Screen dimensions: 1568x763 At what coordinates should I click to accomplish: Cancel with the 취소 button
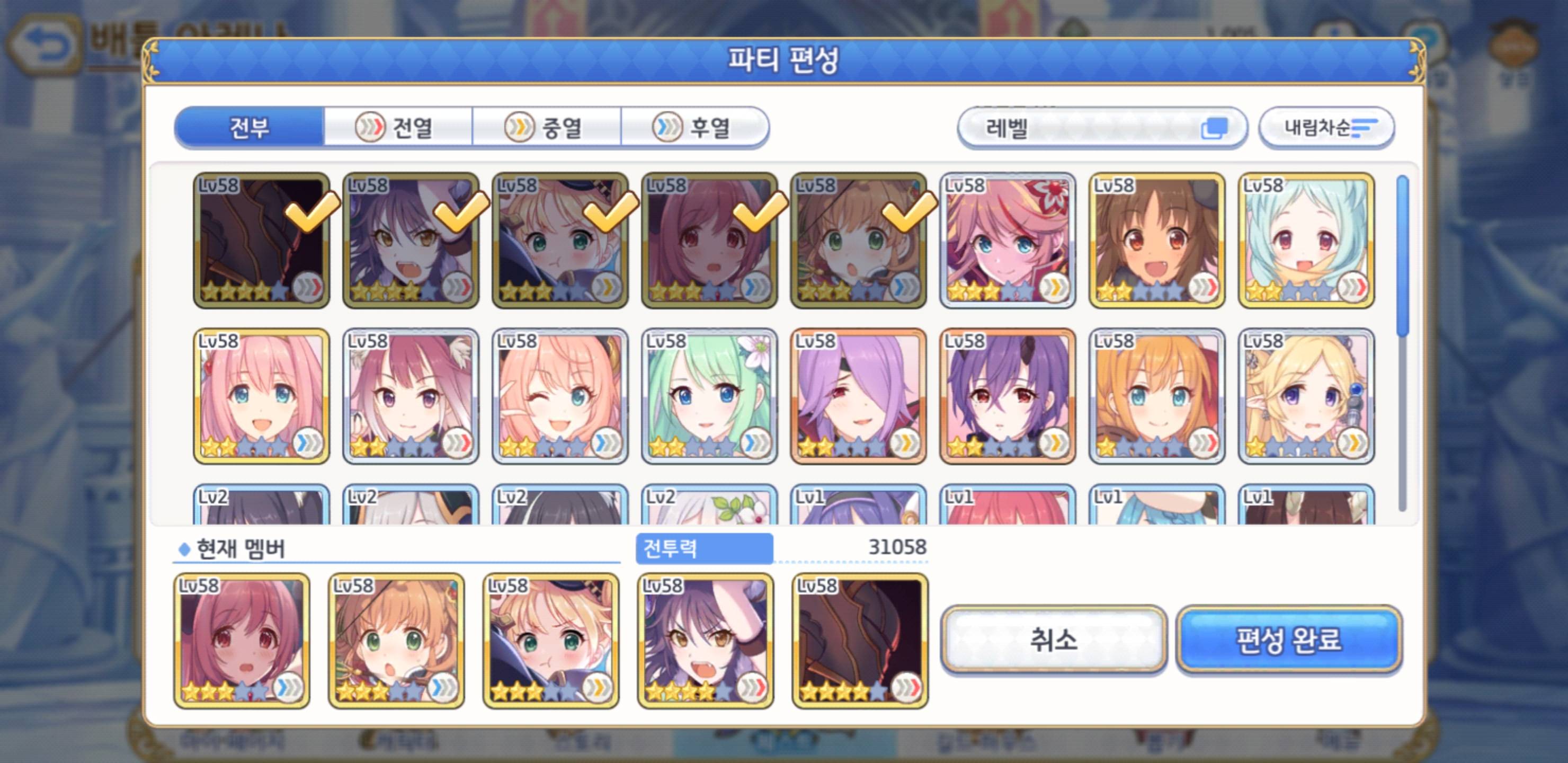click(1053, 640)
